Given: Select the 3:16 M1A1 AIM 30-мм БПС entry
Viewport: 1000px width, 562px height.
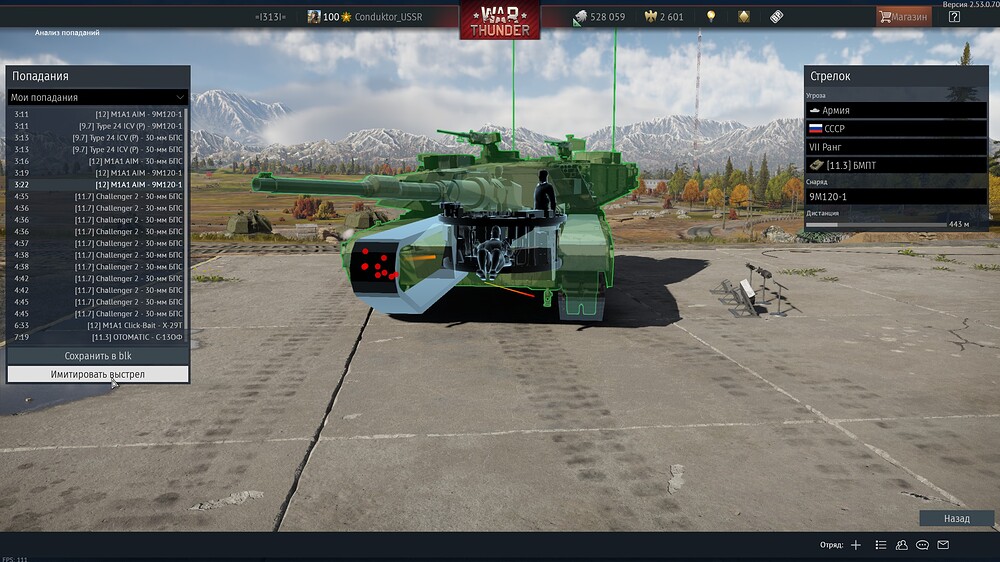Looking at the screenshot, I should [97, 161].
